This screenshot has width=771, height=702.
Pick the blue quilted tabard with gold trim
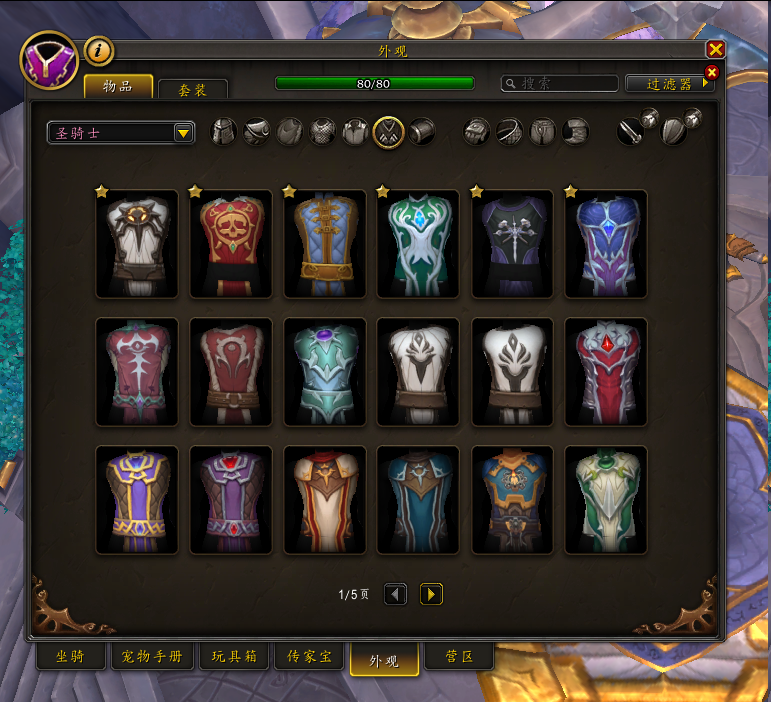(325, 244)
